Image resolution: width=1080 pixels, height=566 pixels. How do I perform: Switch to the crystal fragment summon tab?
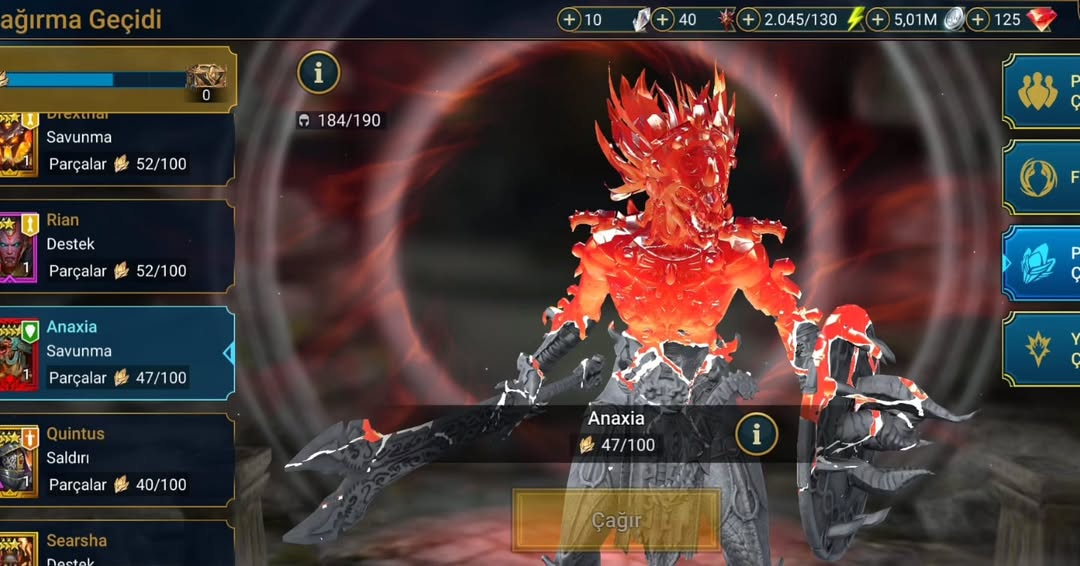coord(1040,263)
